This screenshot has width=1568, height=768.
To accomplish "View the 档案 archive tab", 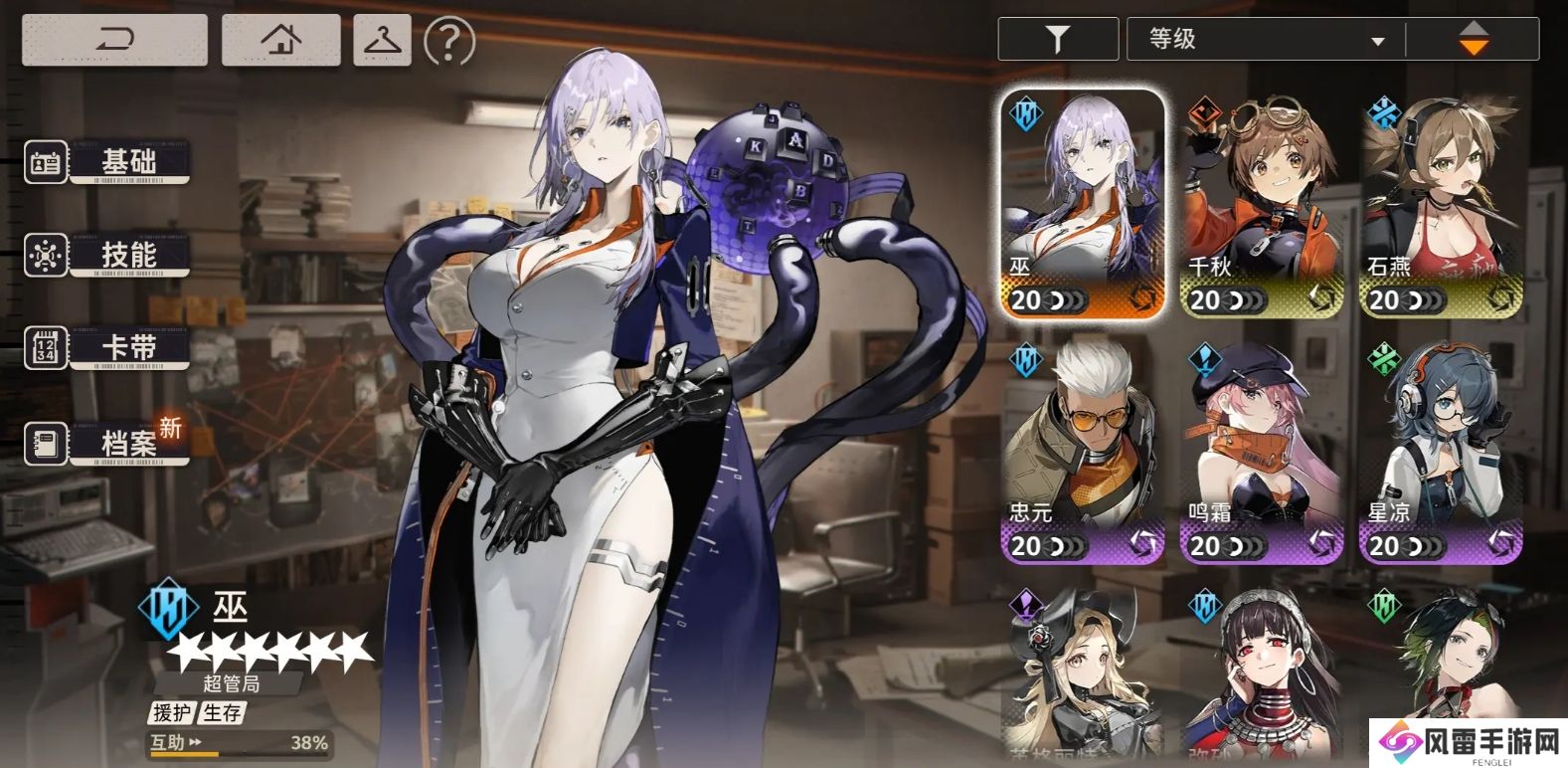I will pyautogui.click(x=107, y=442).
